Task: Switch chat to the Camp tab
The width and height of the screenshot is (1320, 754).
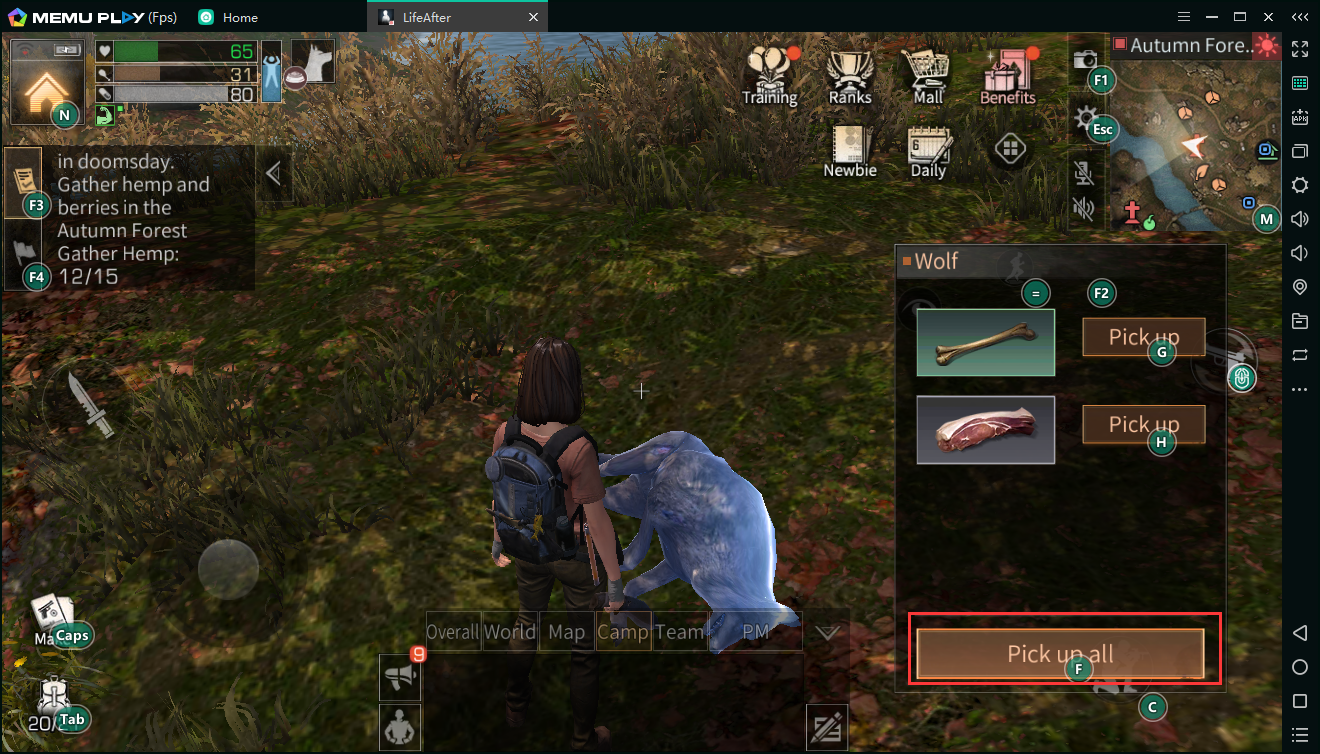Action: 623,632
